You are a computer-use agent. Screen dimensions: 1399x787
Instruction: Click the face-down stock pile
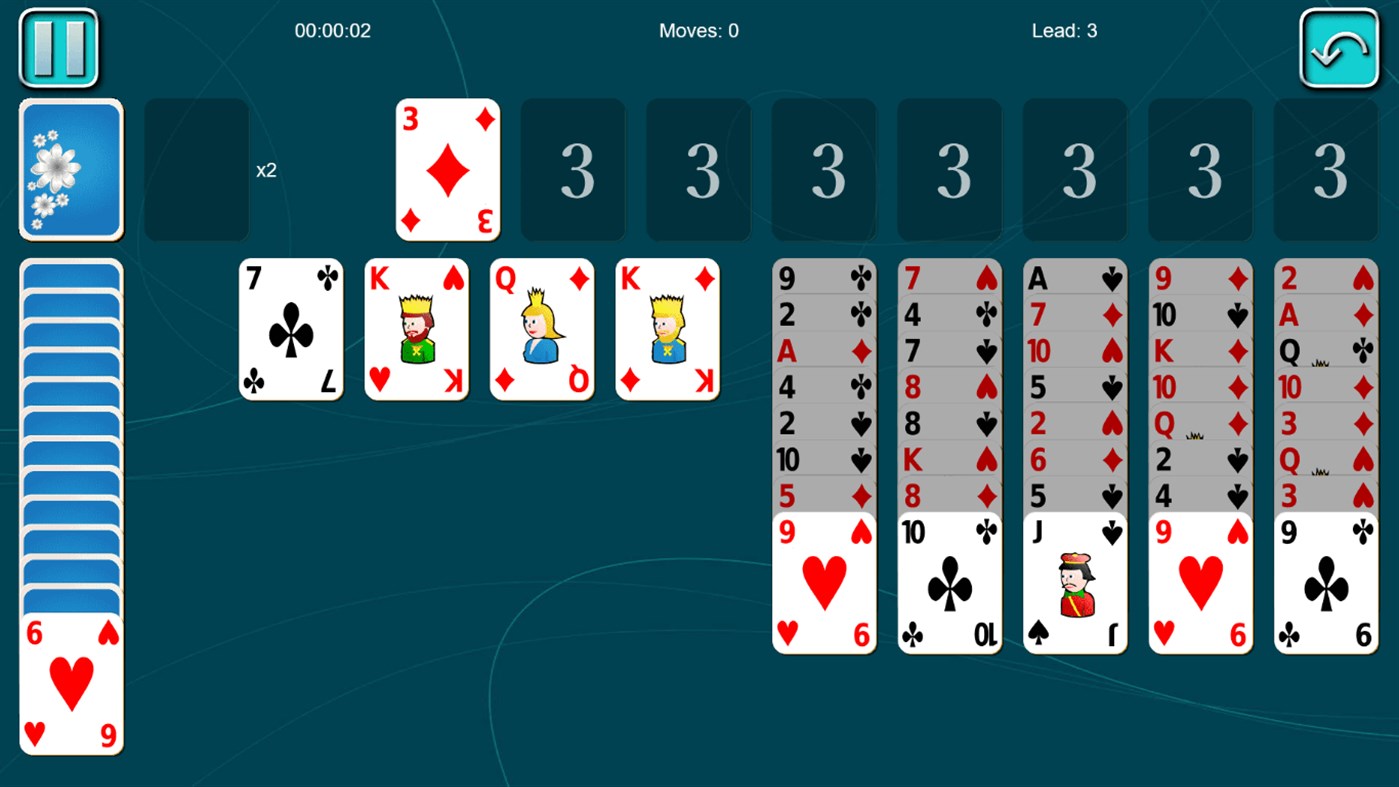tap(70, 168)
